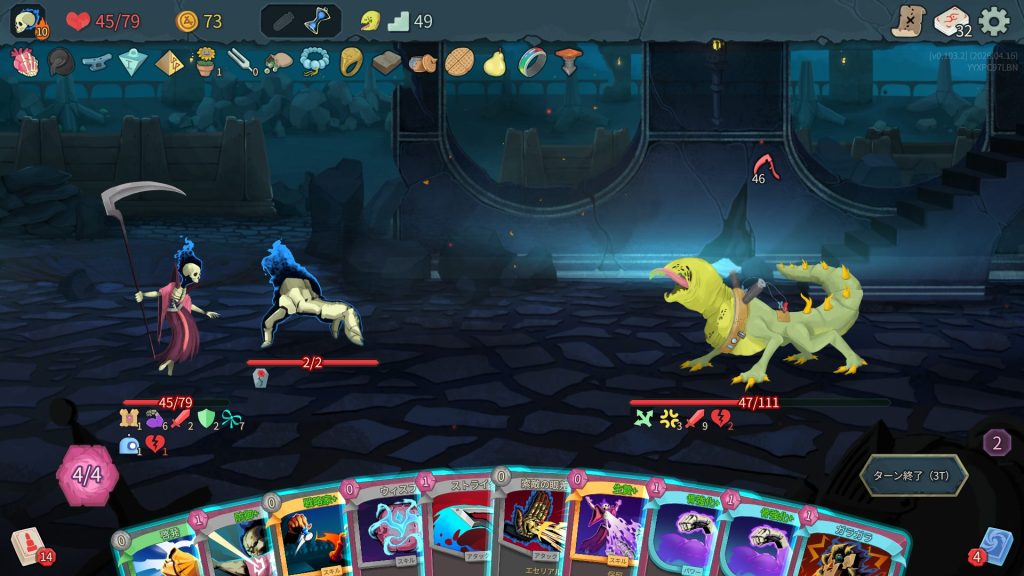This screenshot has width=1024, height=576.
Task: Open the draw pile showing 14 cards
Action: pos(29,546)
